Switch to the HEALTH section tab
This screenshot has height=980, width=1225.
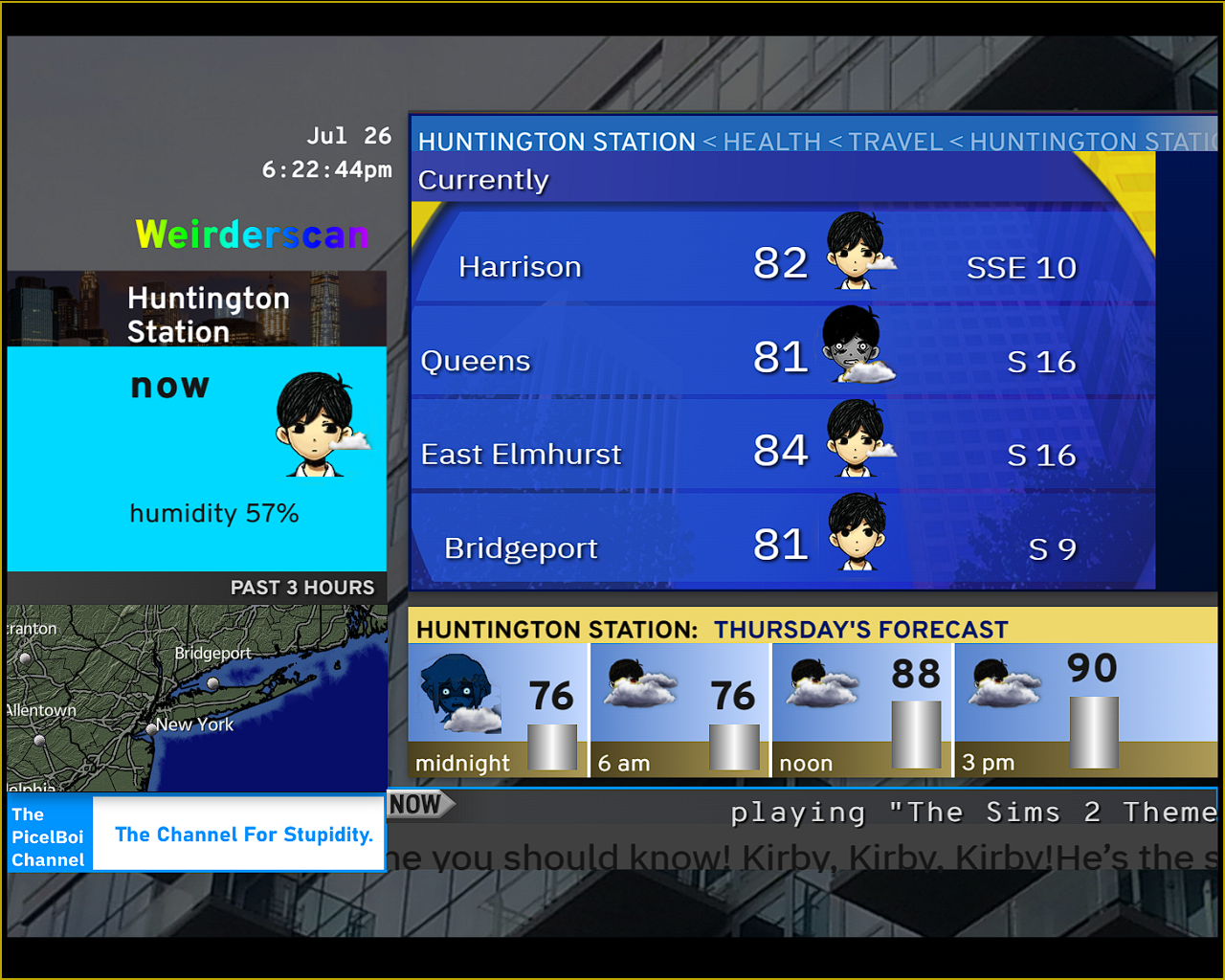click(x=771, y=142)
